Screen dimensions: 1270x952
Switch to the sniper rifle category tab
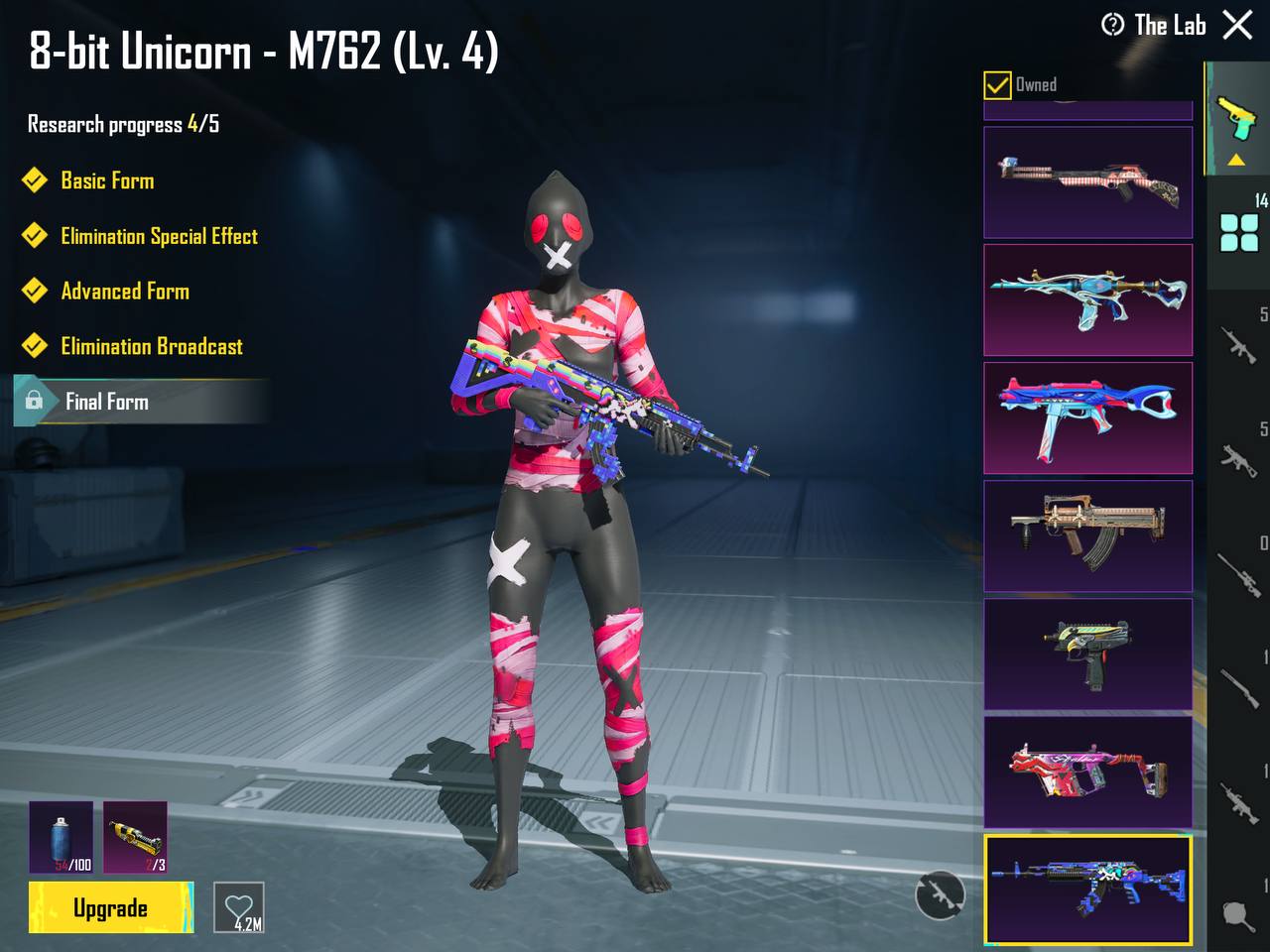click(x=1239, y=573)
